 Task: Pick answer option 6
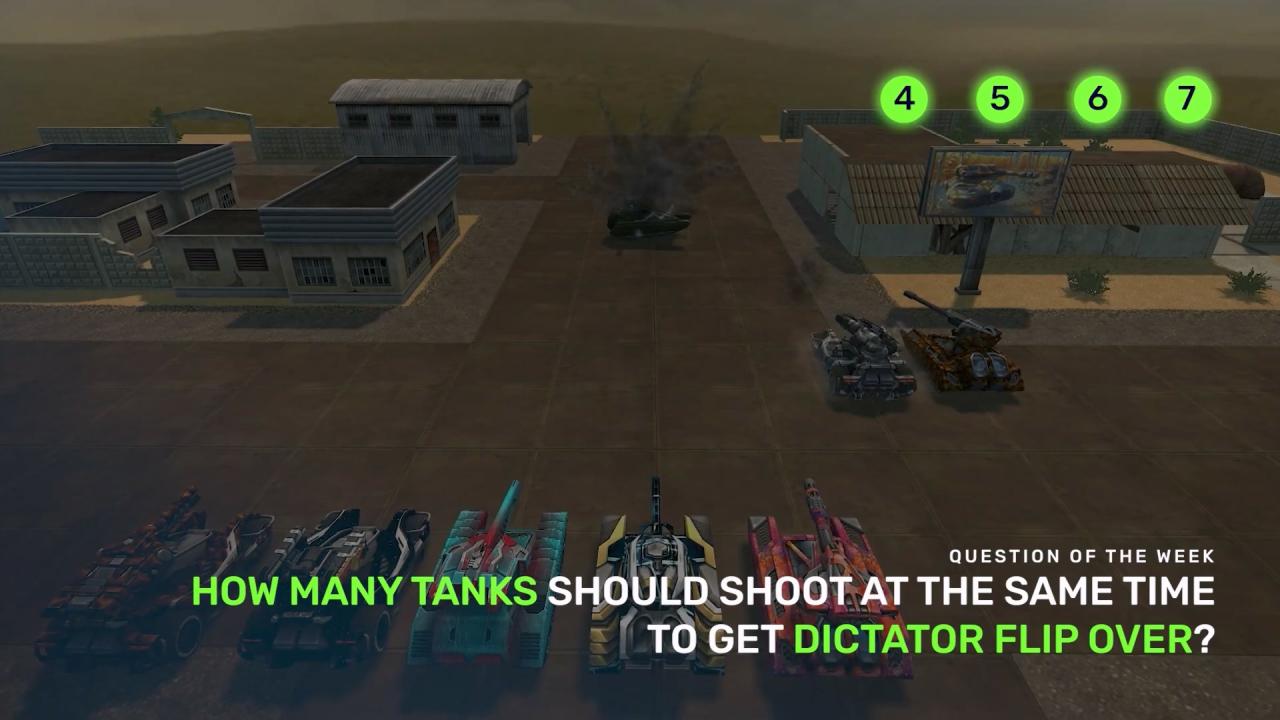click(x=1097, y=99)
